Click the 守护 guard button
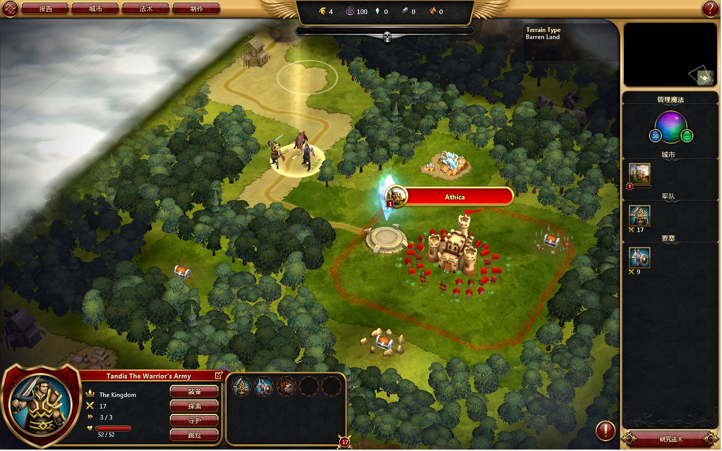The height and width of the screenshot is (451, 722). 194,421
